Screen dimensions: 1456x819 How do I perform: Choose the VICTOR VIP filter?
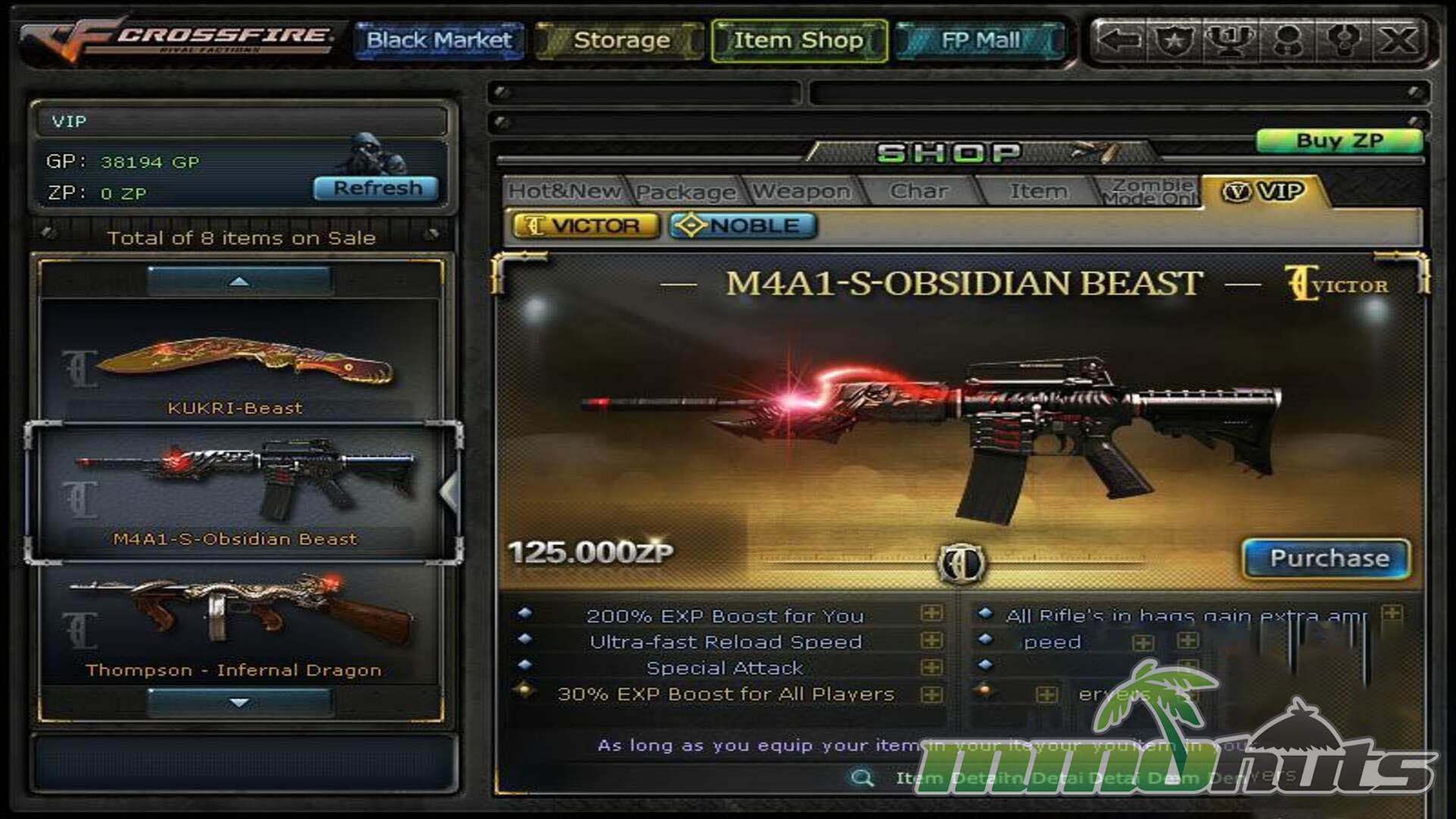pos(585,226)
